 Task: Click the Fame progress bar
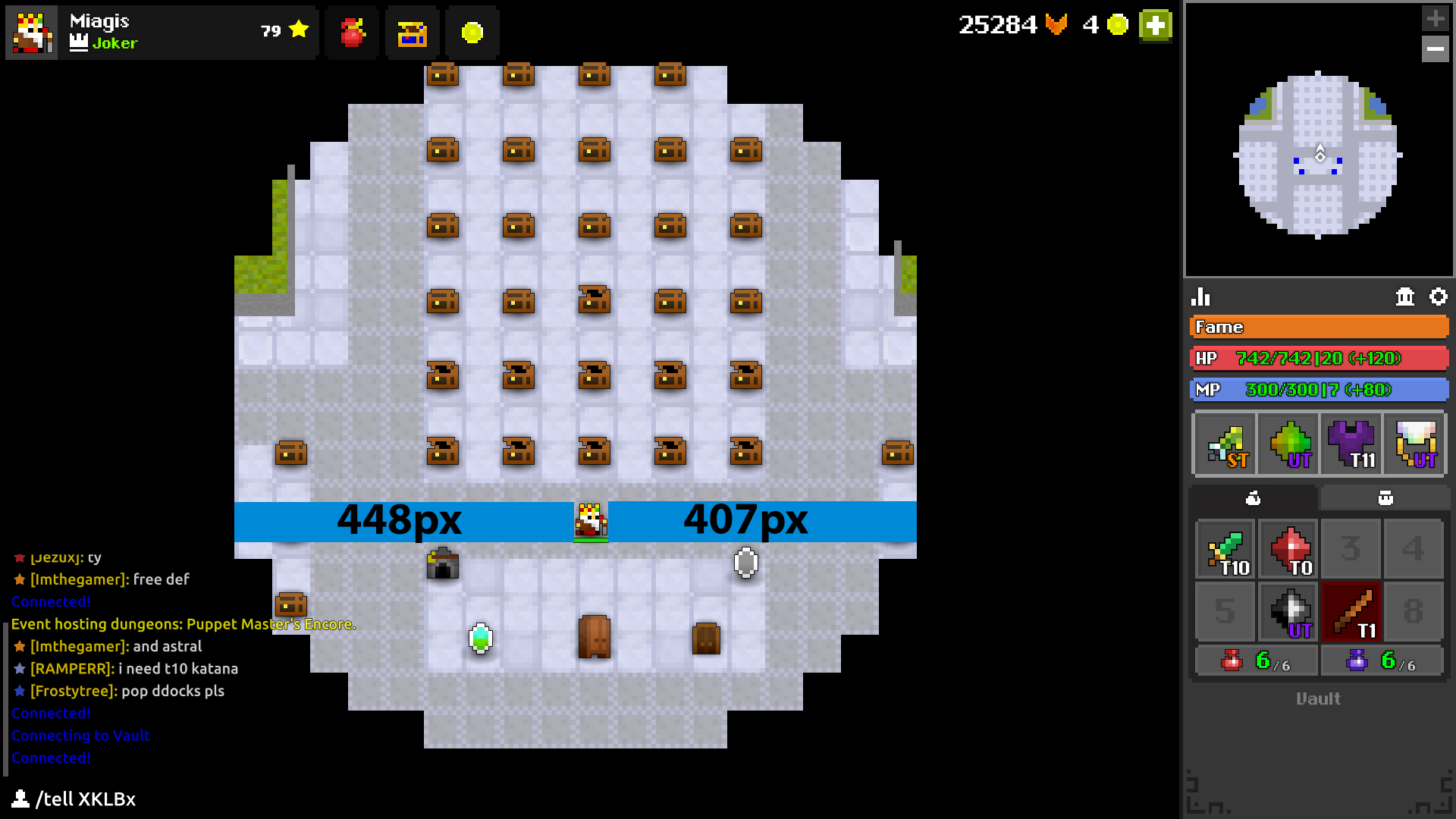[1319, 327]
